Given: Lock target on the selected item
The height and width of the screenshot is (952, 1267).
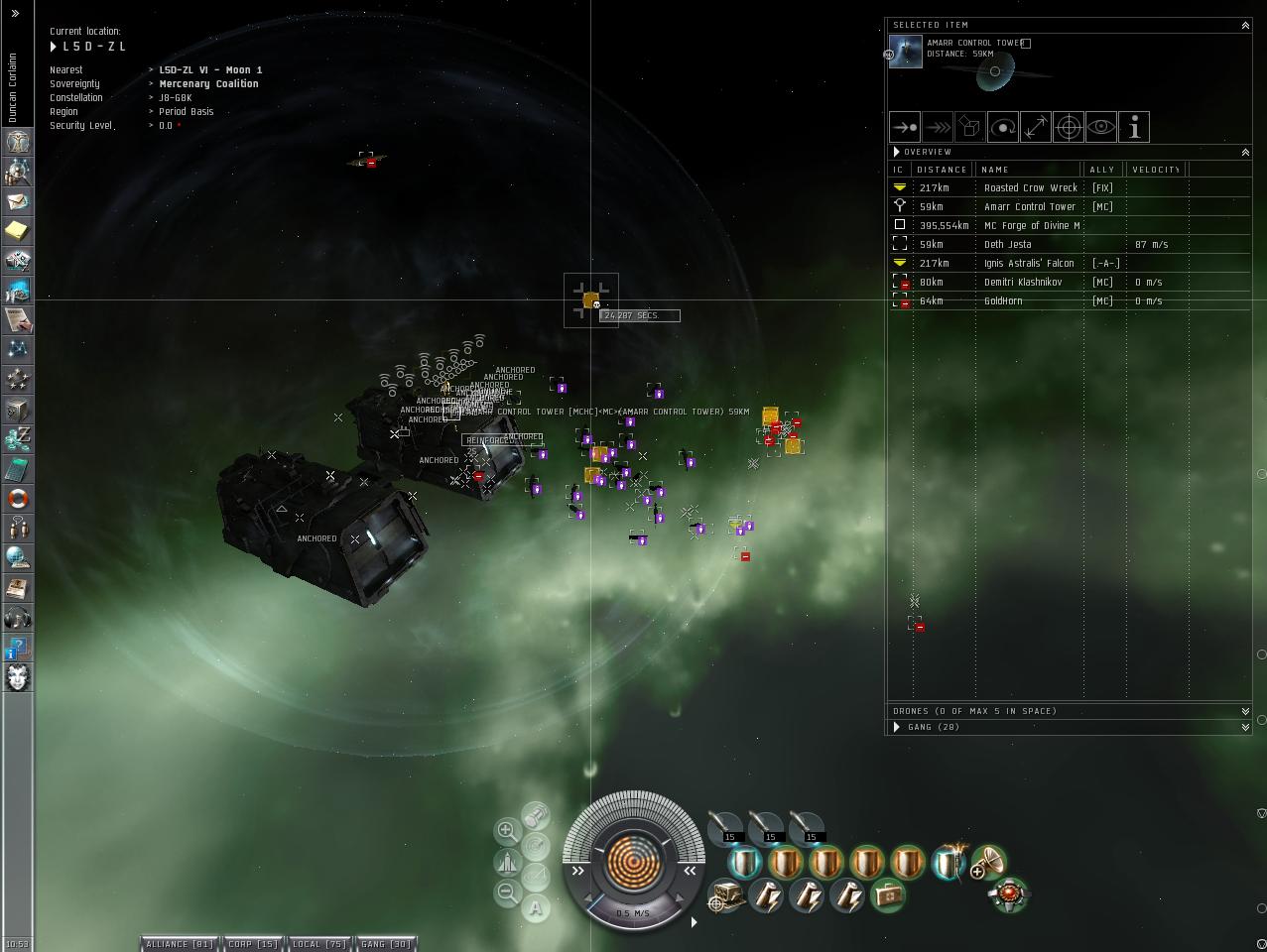Looking at the screenshot, I should [x=1069, y=127].
